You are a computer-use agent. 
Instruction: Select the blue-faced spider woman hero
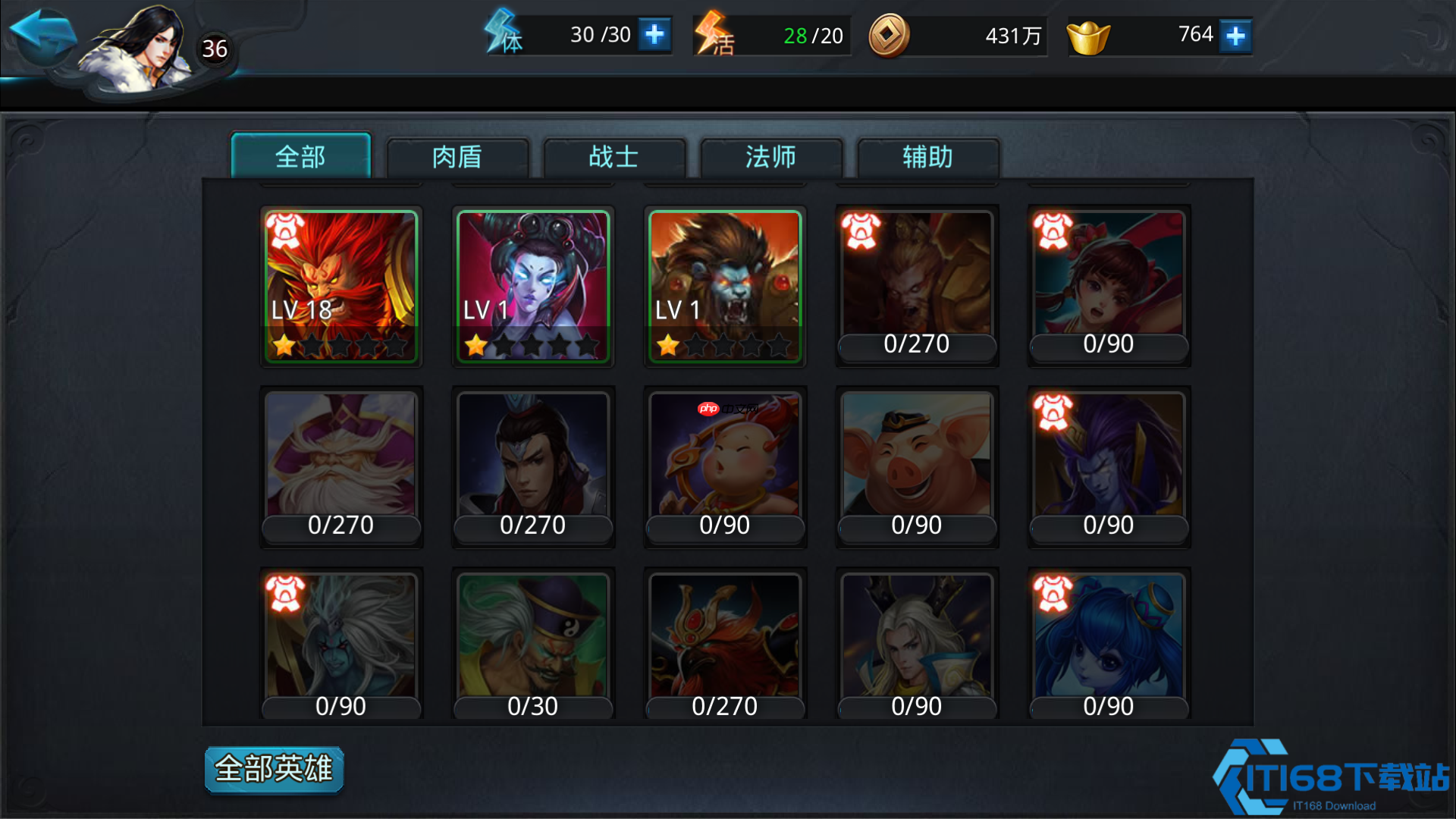tap(533, 286)
